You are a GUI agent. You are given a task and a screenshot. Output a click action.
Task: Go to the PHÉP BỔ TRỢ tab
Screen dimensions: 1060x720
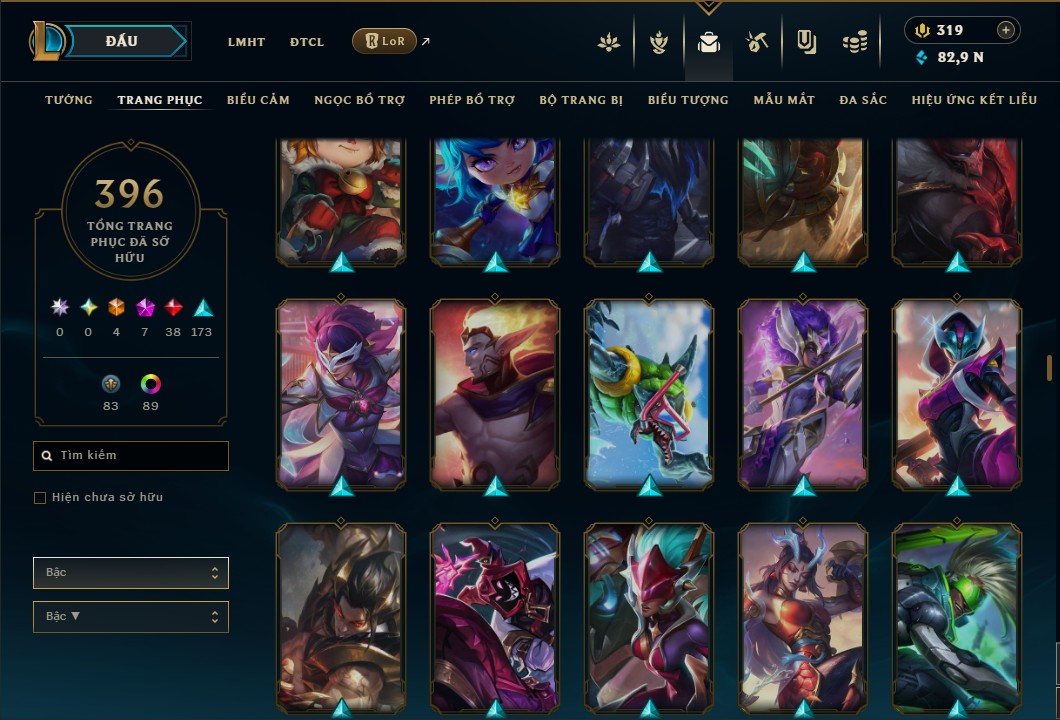472,100
